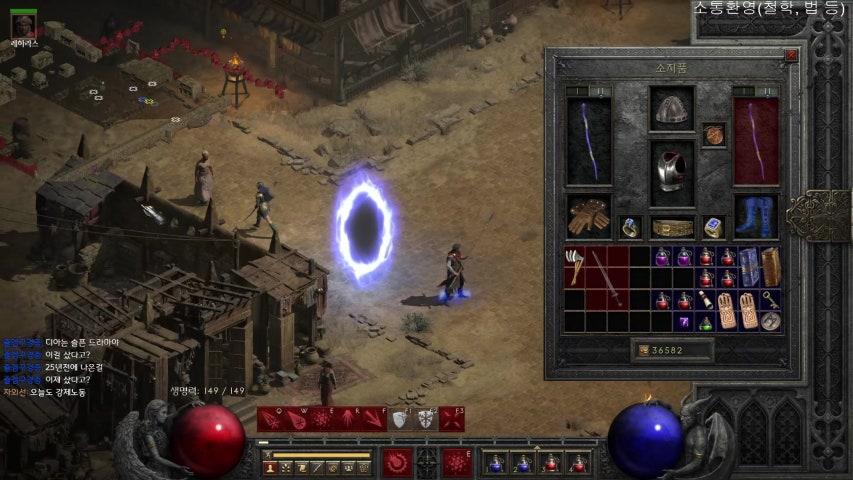Select the equipped belt slot
Screen dimensions: 853x480
coord(672,228)
